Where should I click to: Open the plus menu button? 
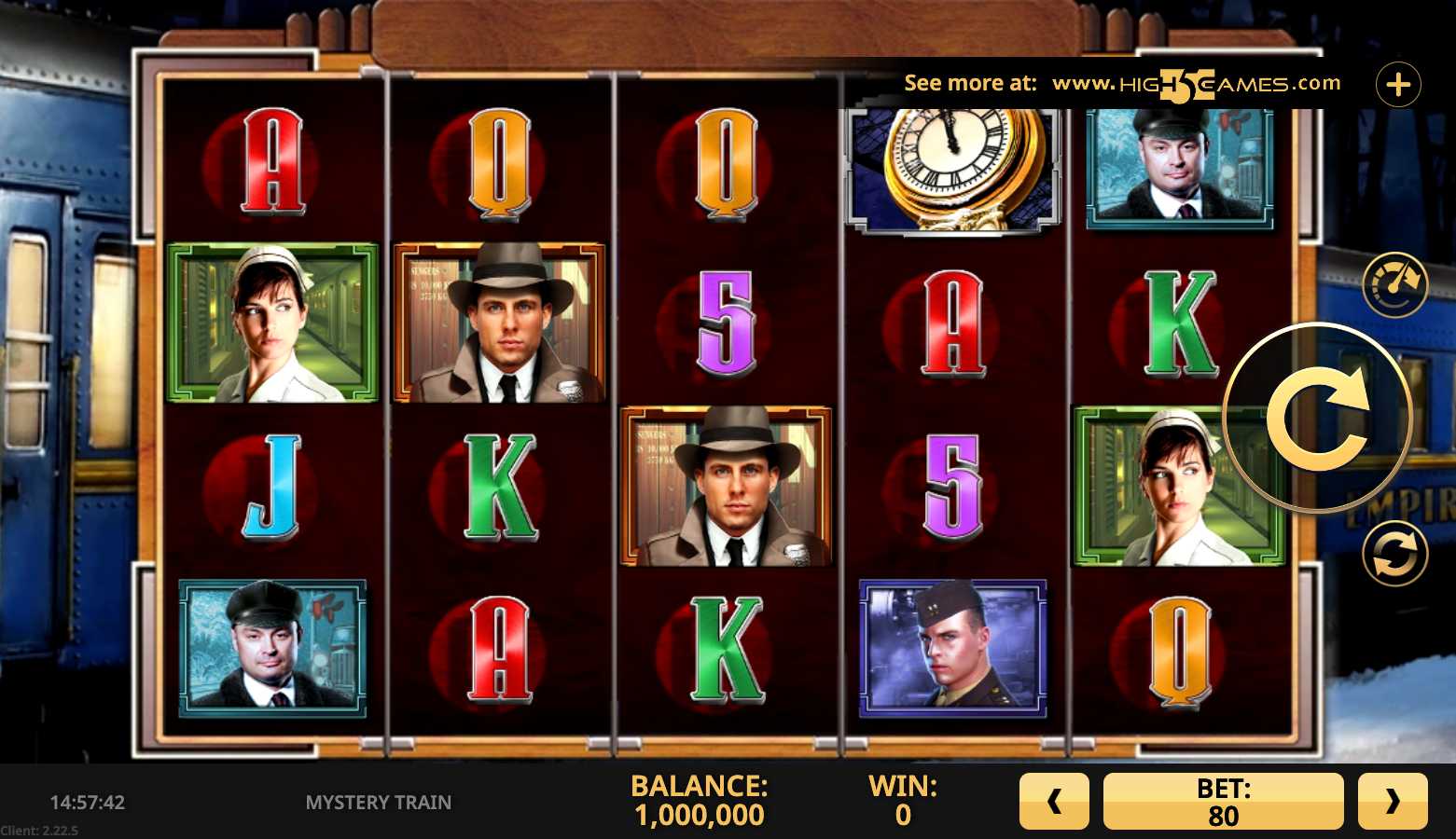click(x=1397, y=85)
